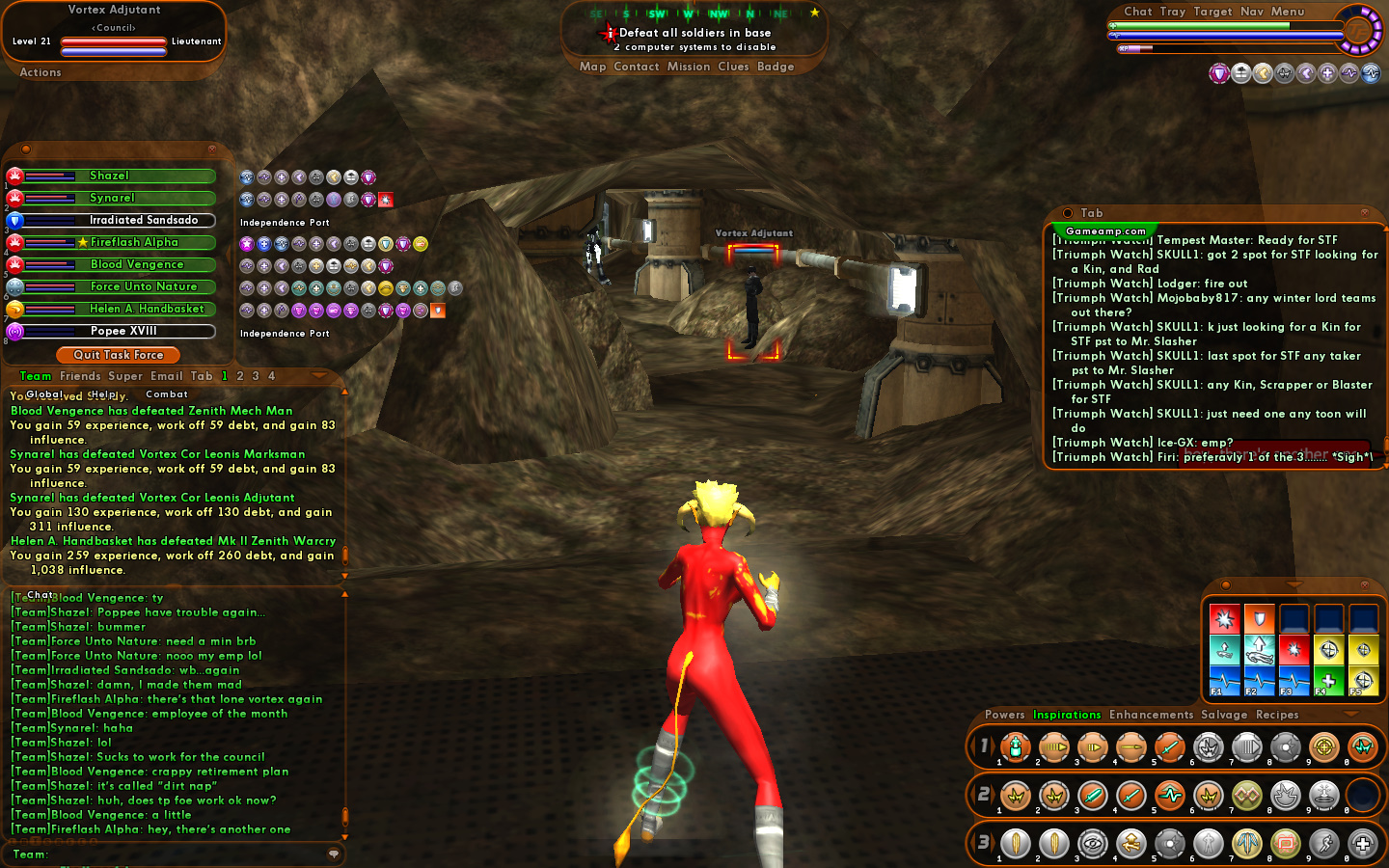This screenshot has height=868, width=1389.
Task: Switch chat to the Friends channel
Action: [80, 376]
